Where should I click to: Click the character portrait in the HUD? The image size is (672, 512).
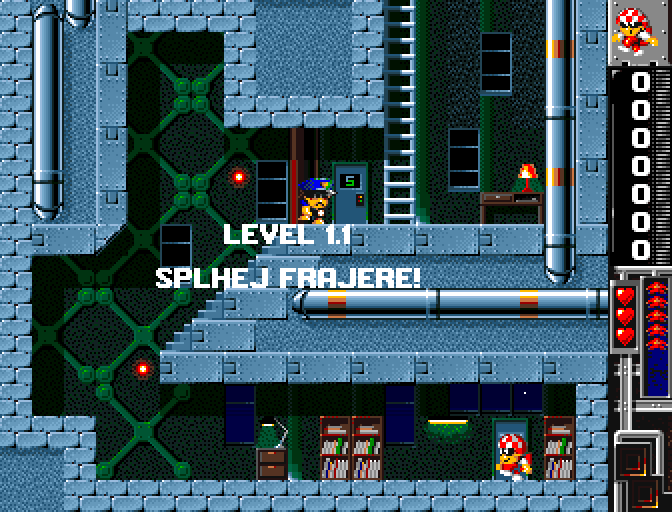[x=639, y=32]
